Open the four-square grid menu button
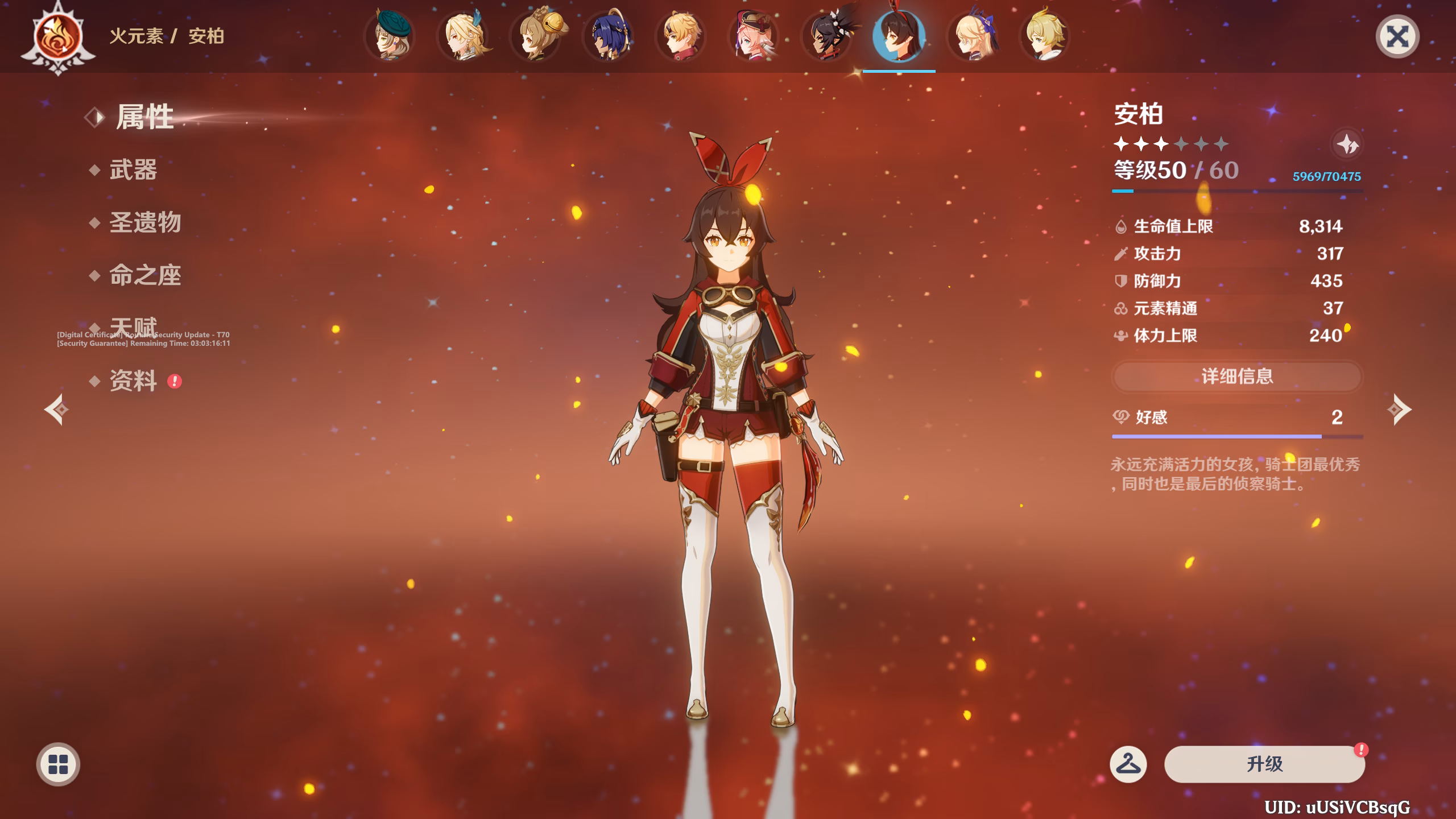 (x=58, y=764)
